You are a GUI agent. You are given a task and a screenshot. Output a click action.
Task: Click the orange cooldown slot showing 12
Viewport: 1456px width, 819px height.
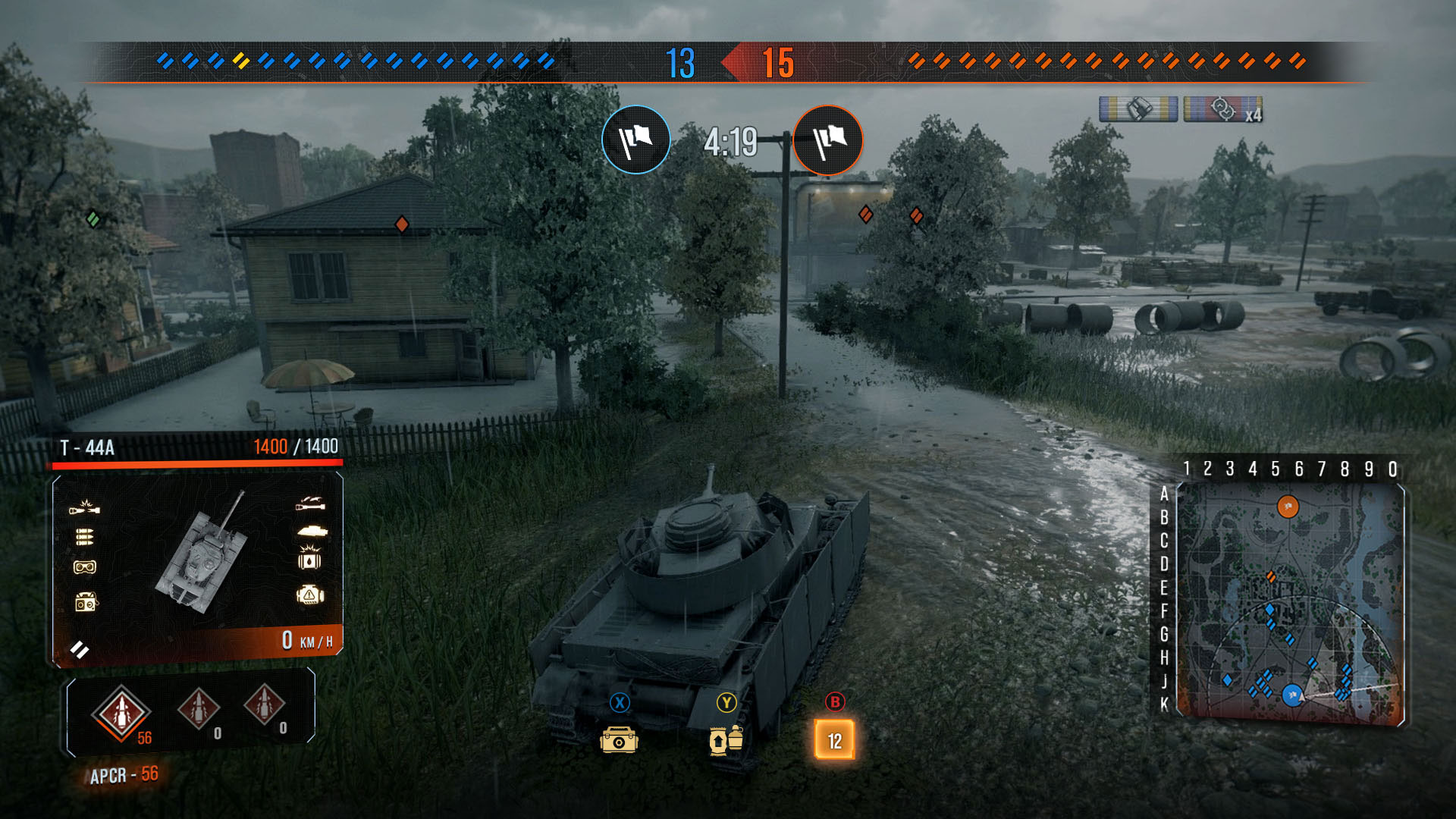(834, 739)
